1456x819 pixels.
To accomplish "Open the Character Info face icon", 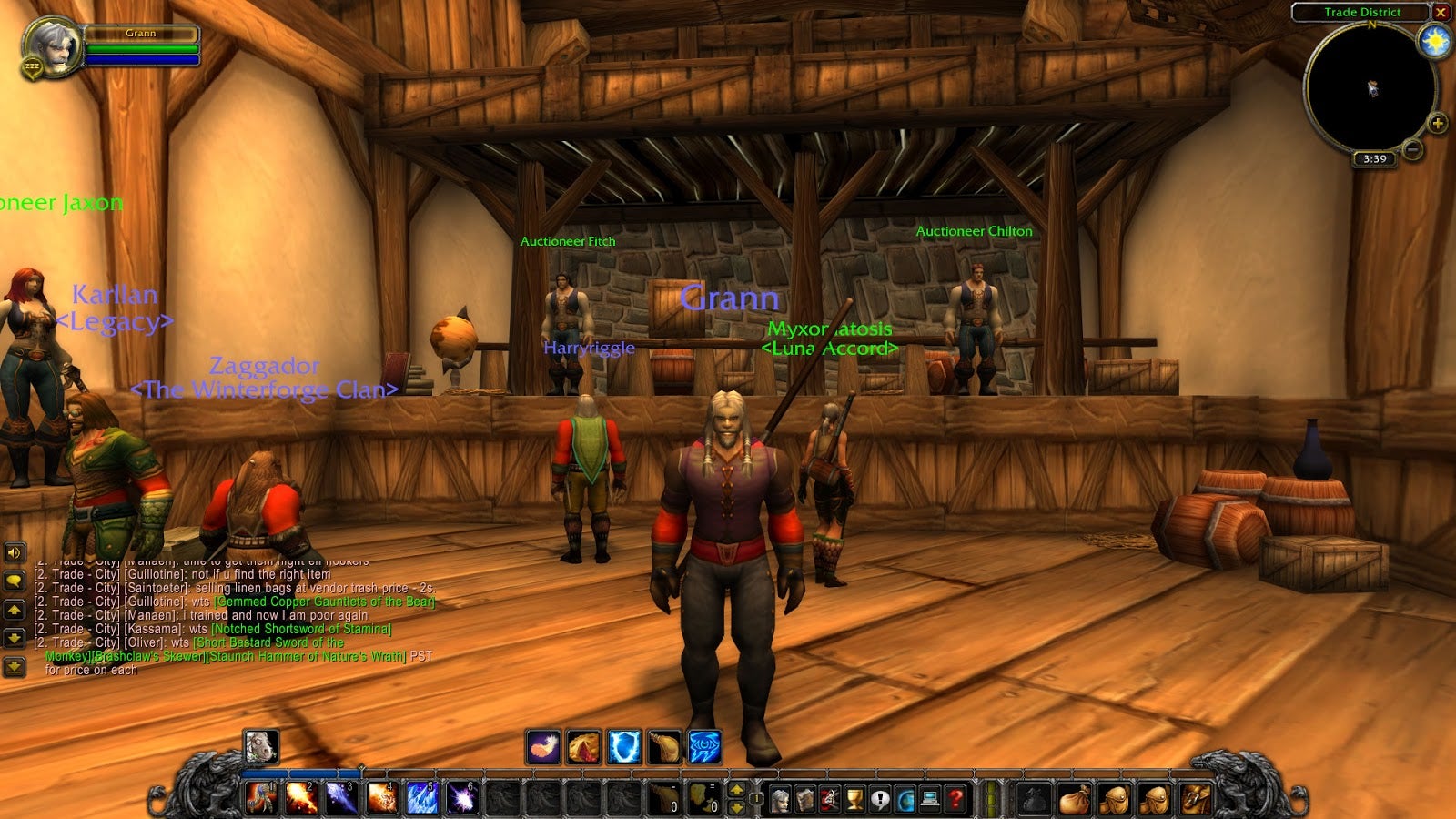I will (780, 799).
